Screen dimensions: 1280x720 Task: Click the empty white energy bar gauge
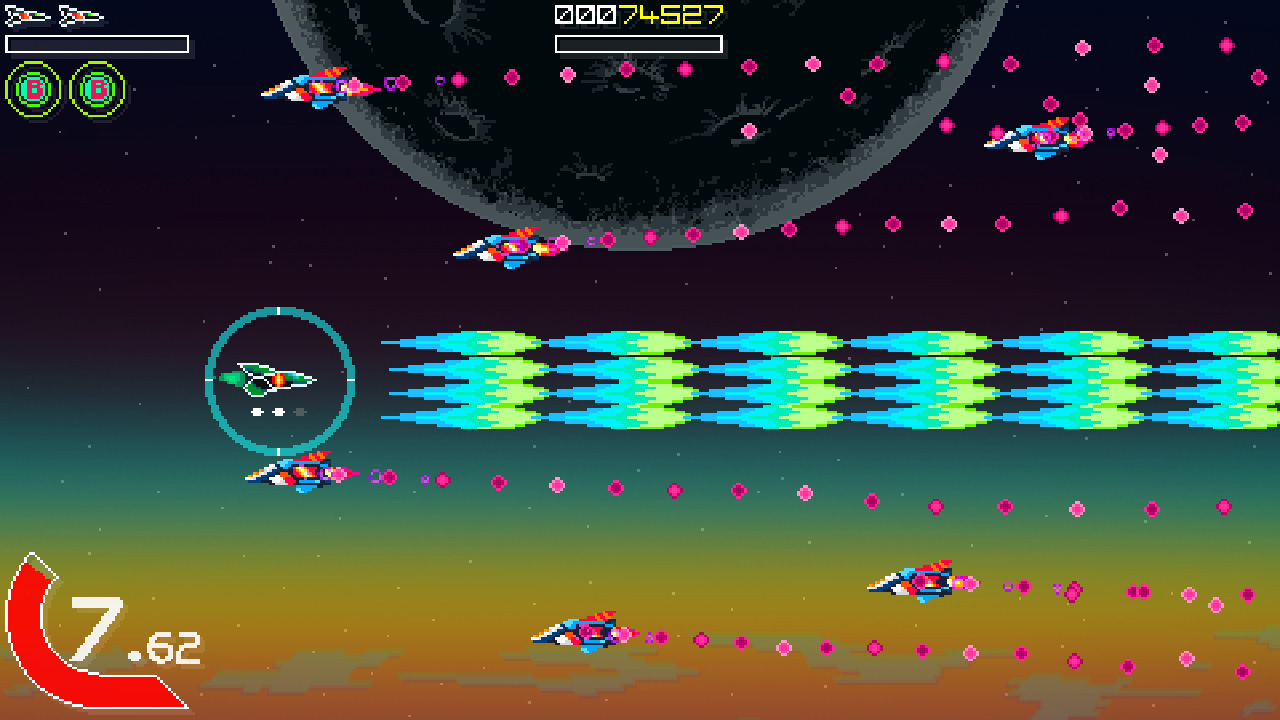97,43
